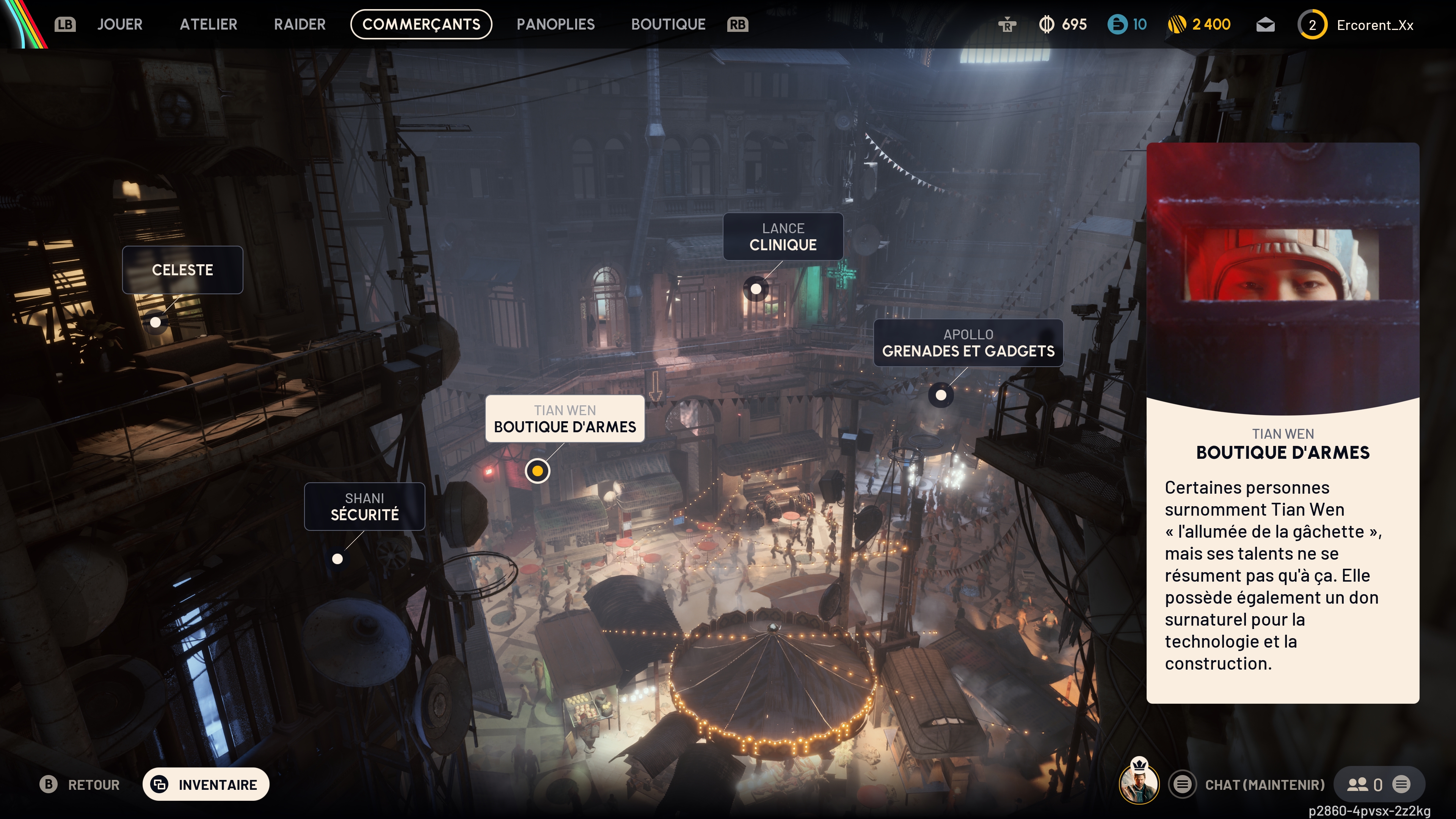Select the COMMERÇANTS tab
Image resolution: width=1456 pixels, height=819 pixels.
point(421,24)
